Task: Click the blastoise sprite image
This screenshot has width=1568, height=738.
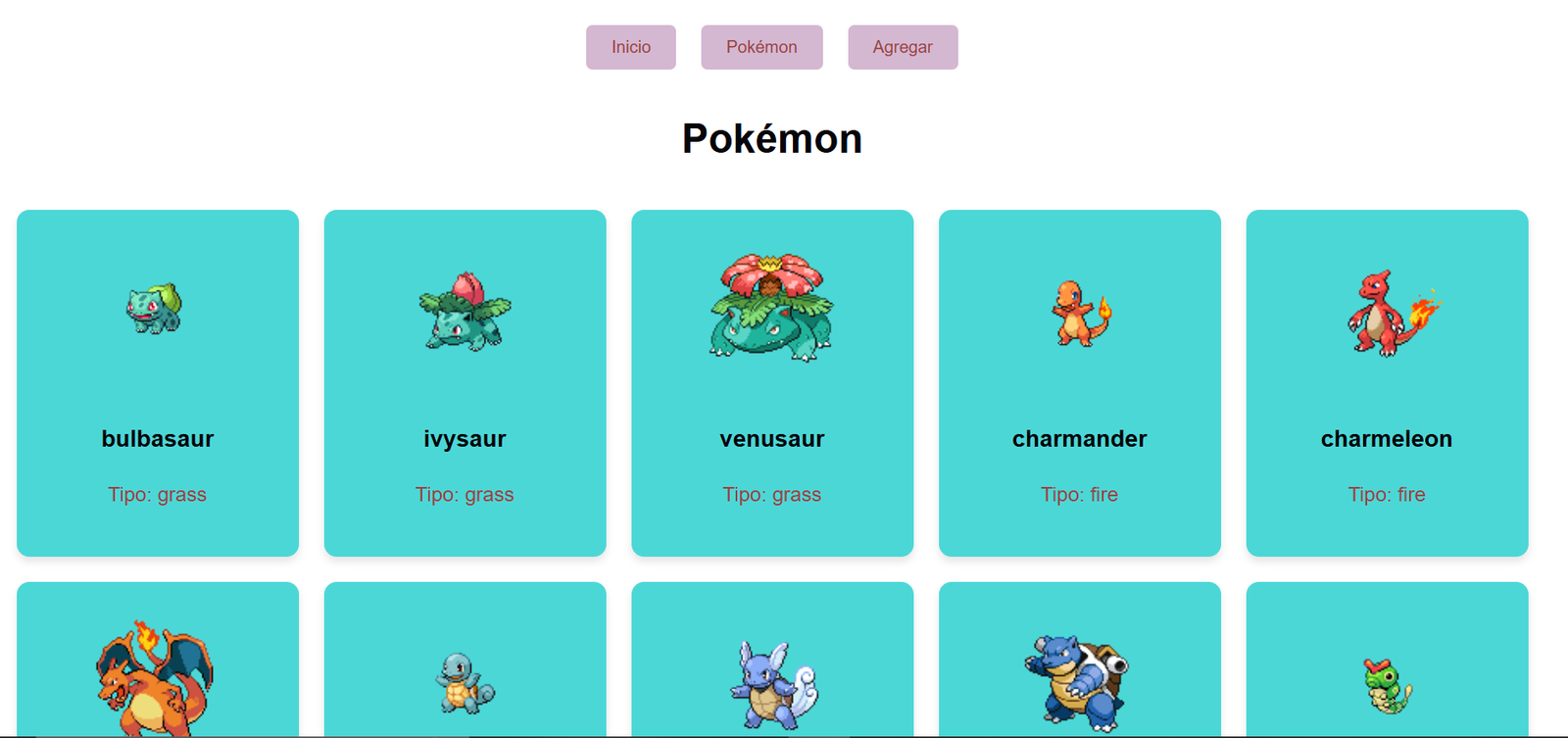Action: (1079, 676)
